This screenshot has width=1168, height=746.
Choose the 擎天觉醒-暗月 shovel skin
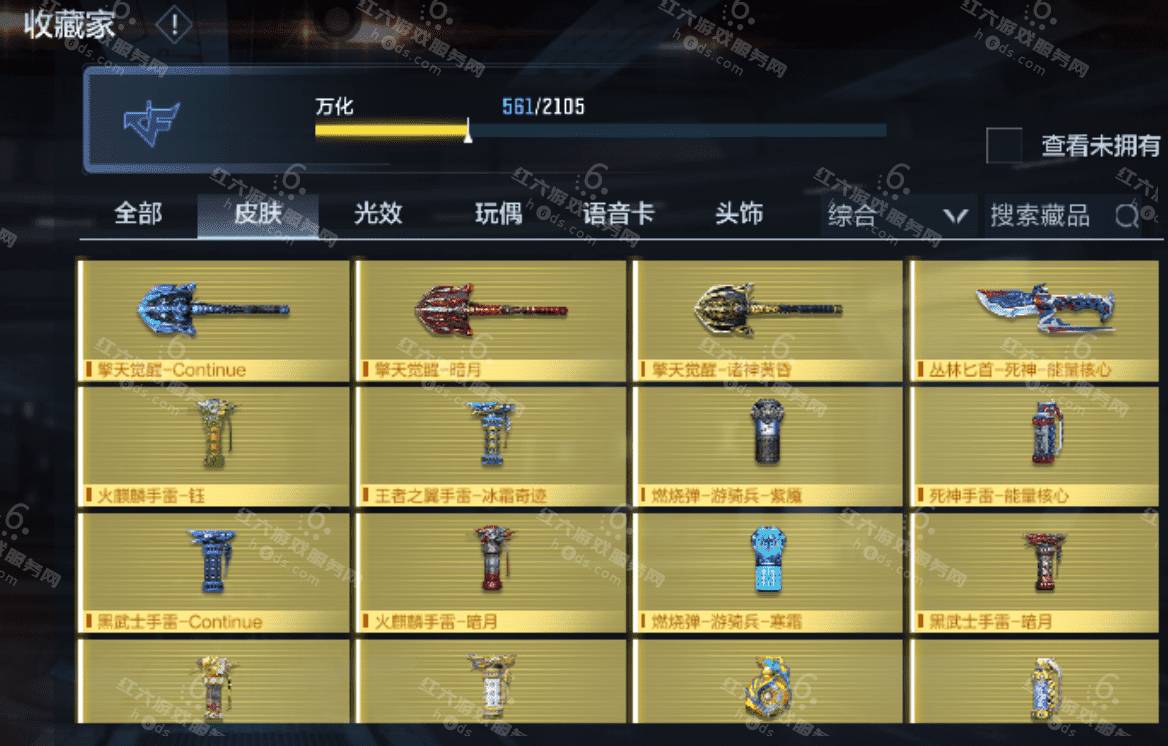tap(491, 320)
